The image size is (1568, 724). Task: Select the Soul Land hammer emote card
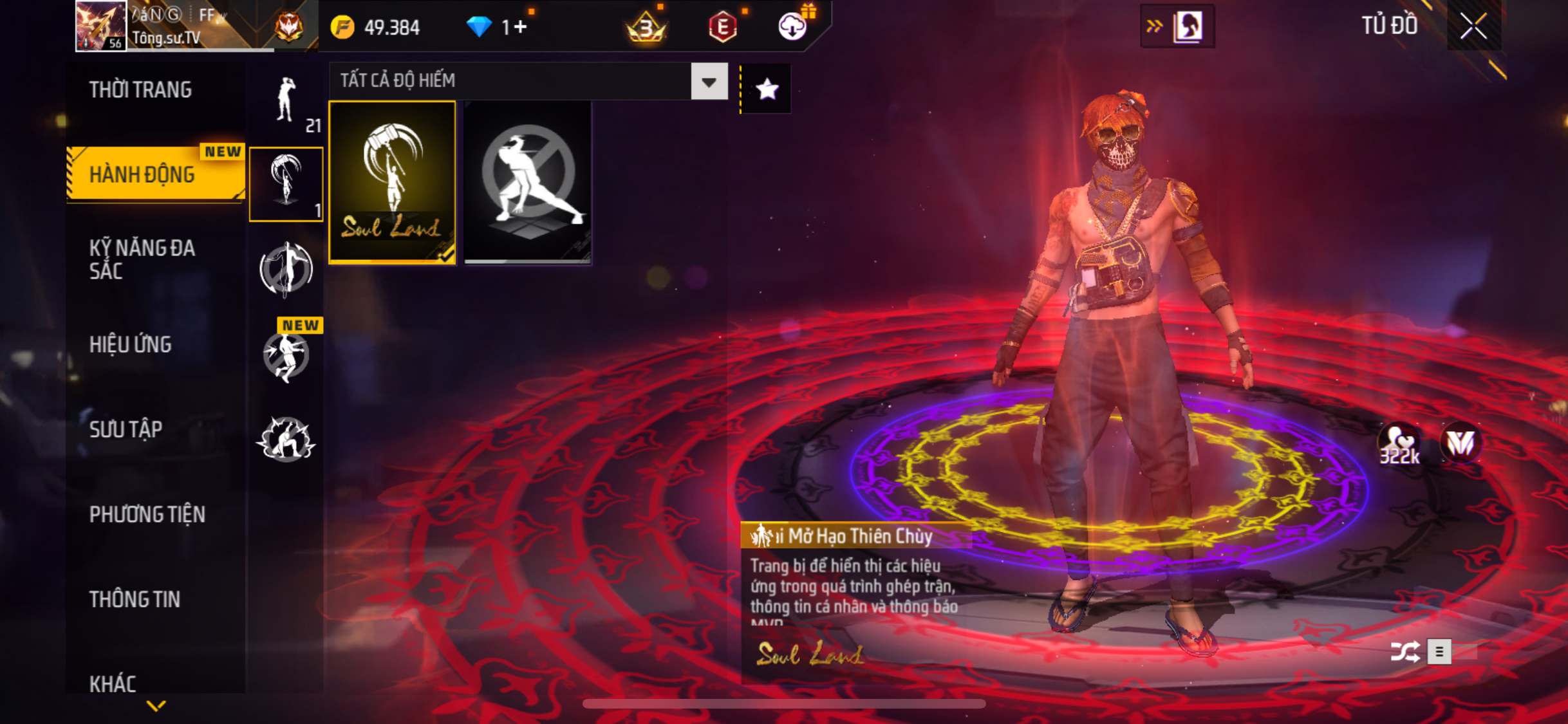point(392,181)
